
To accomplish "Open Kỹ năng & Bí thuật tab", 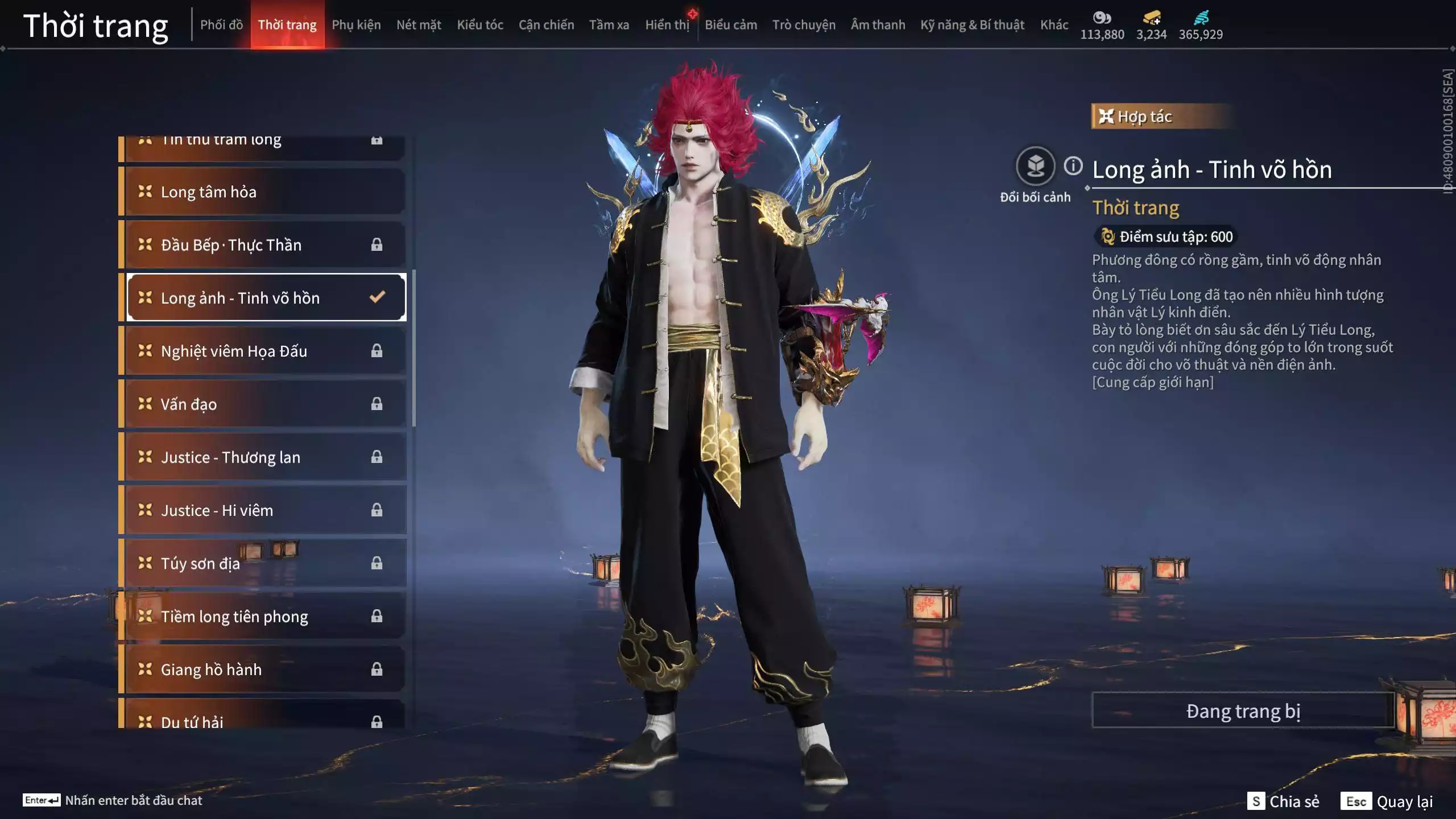I will [972, 25].
